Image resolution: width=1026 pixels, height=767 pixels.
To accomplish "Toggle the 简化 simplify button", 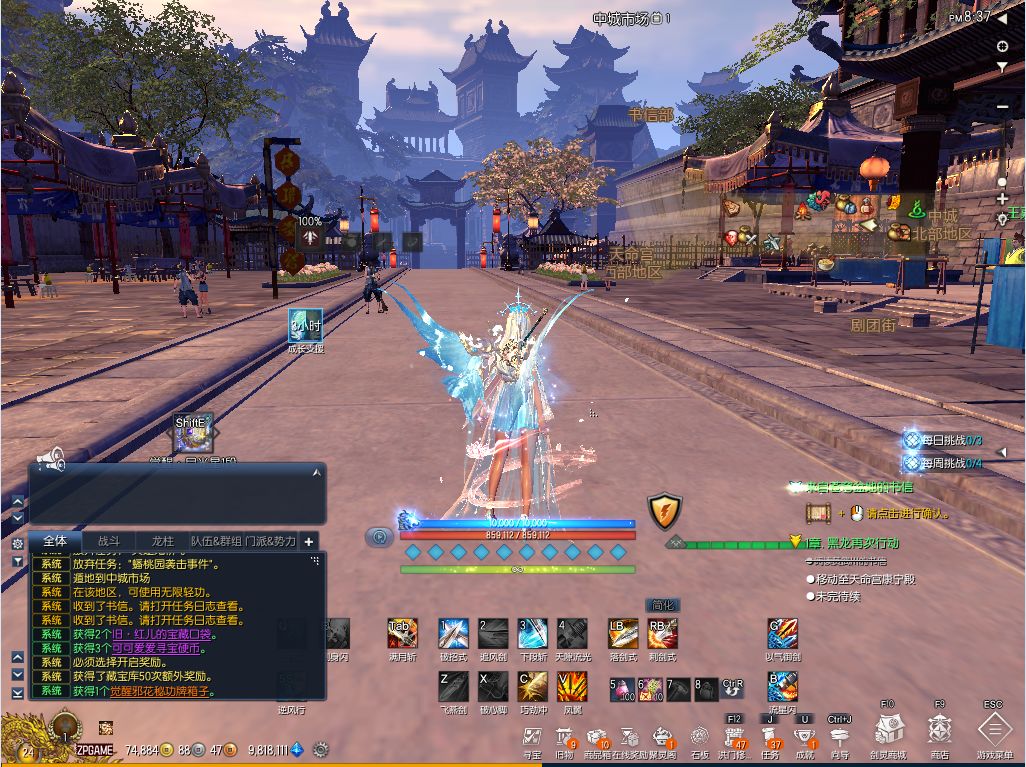I will point(663,605).
